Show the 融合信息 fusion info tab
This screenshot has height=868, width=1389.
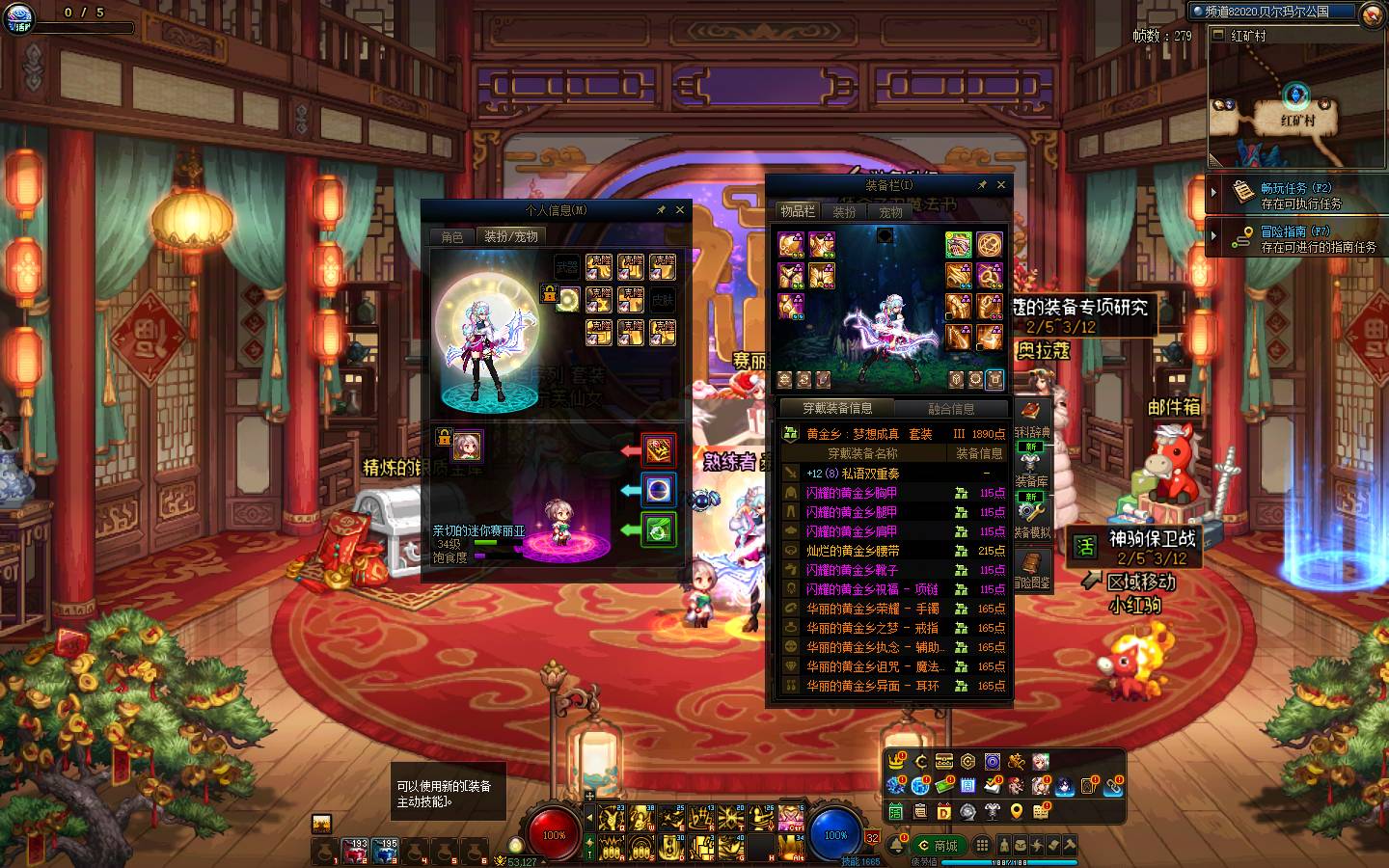pyautogui.click(x=951, y=409)
